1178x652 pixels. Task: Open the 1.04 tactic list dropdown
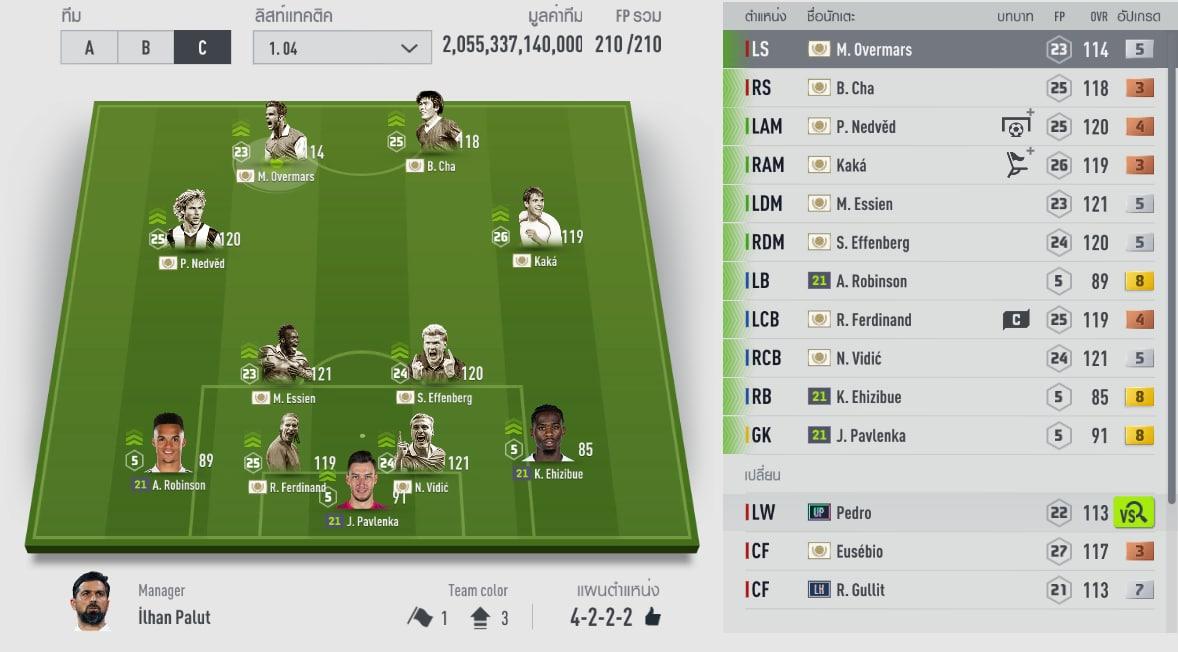click(x=341, y=47)
